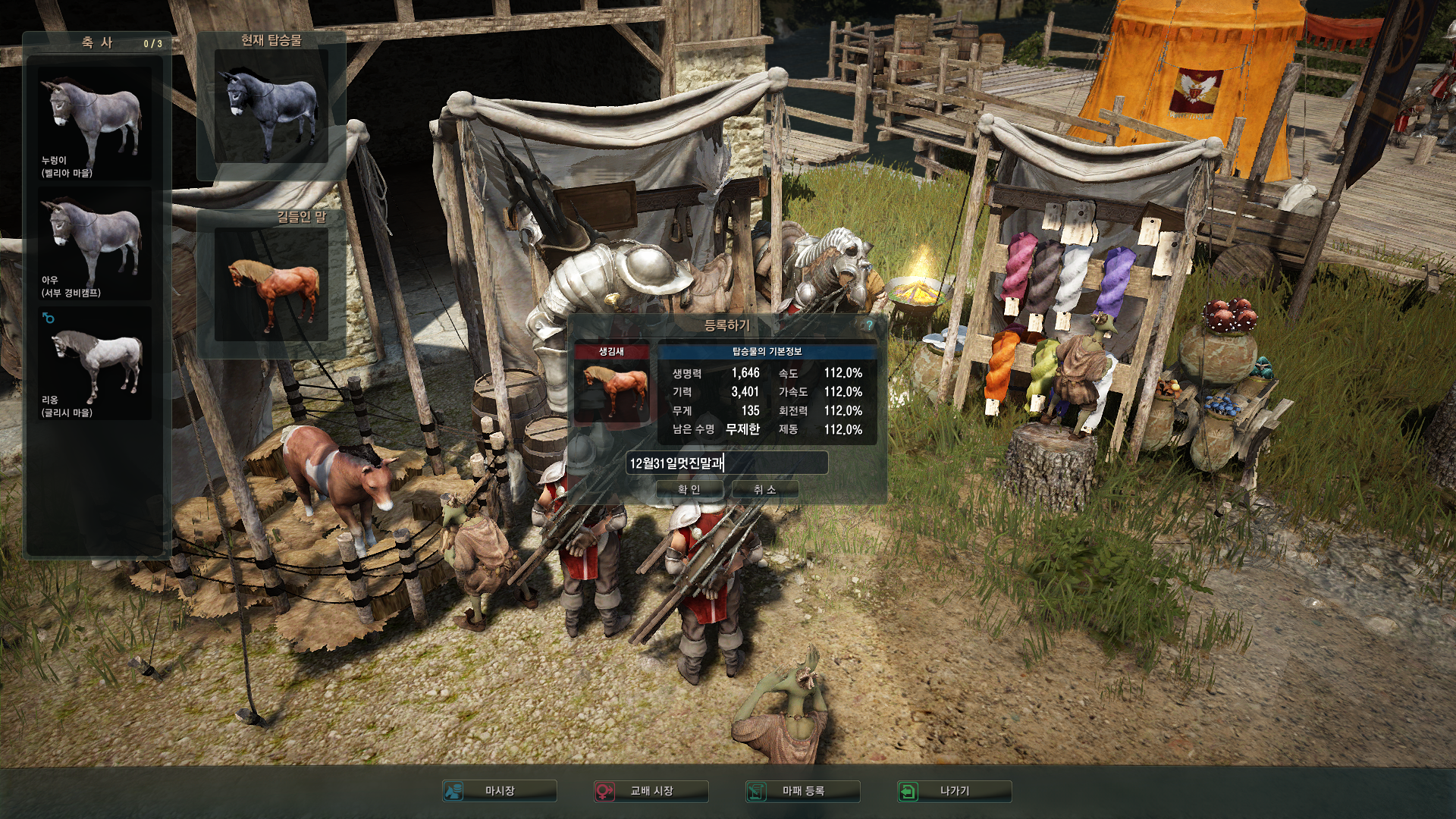
Task: Select the donkey named 아우 in stable
Action: coord(95,243)
